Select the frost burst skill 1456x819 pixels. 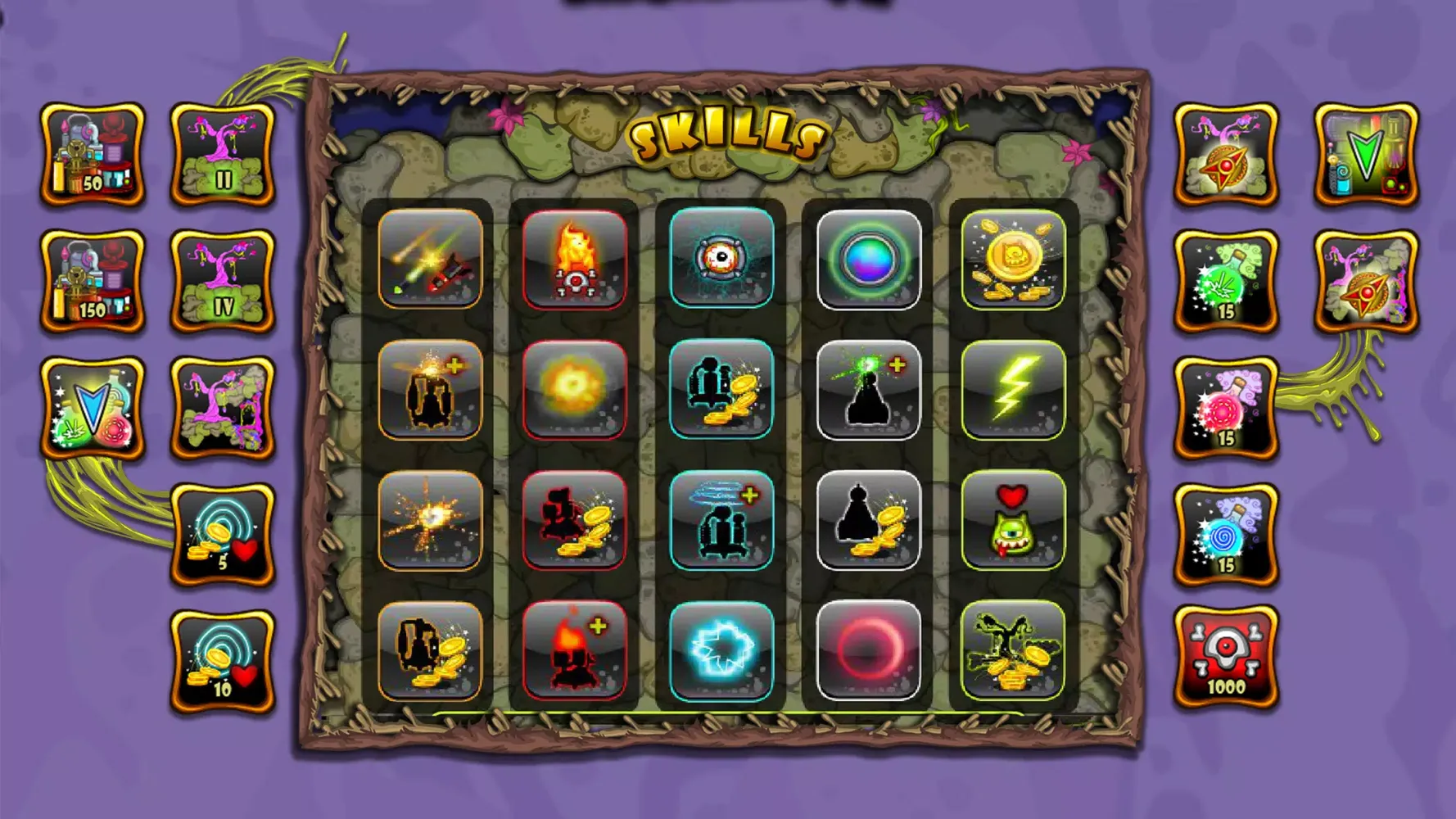(722, 651)
